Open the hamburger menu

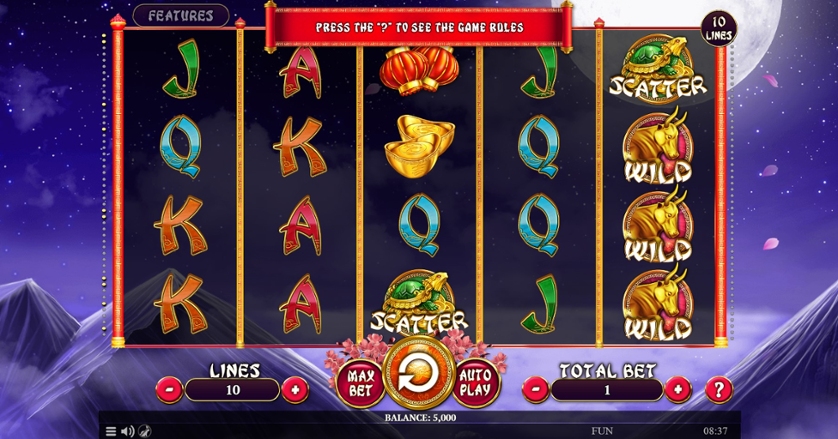111,431
